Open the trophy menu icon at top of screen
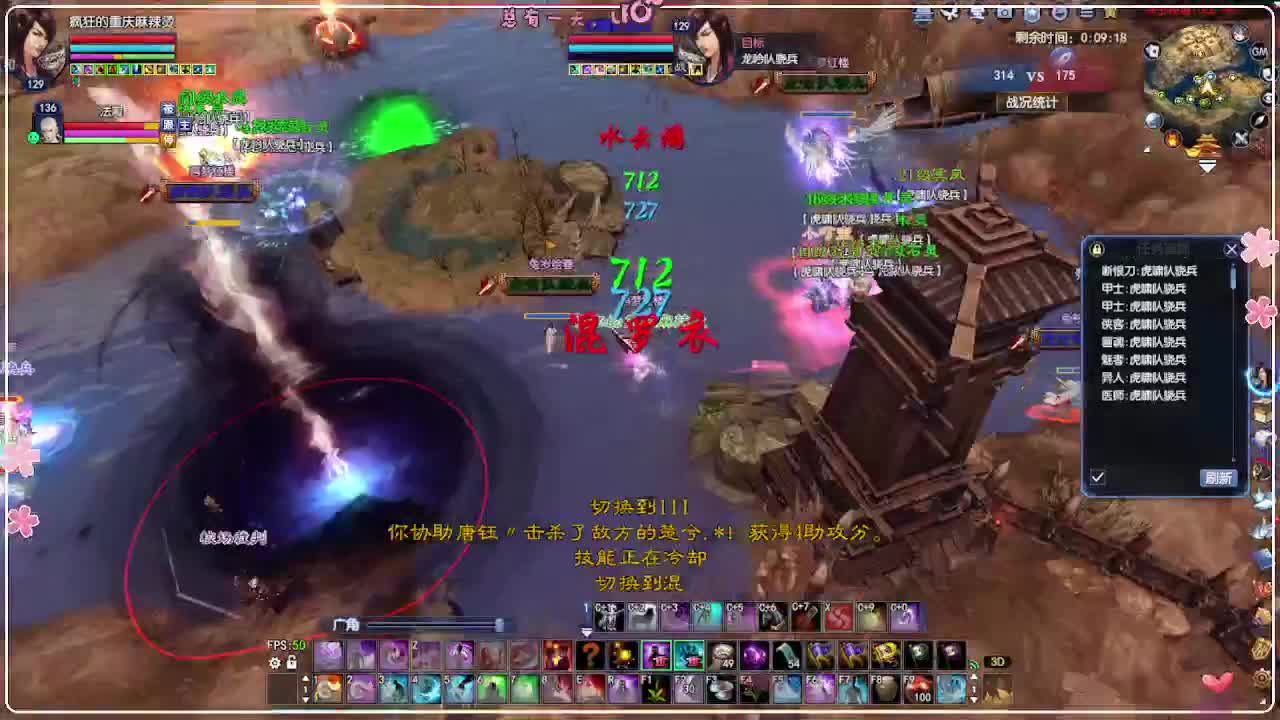 tap(1112, 13)
